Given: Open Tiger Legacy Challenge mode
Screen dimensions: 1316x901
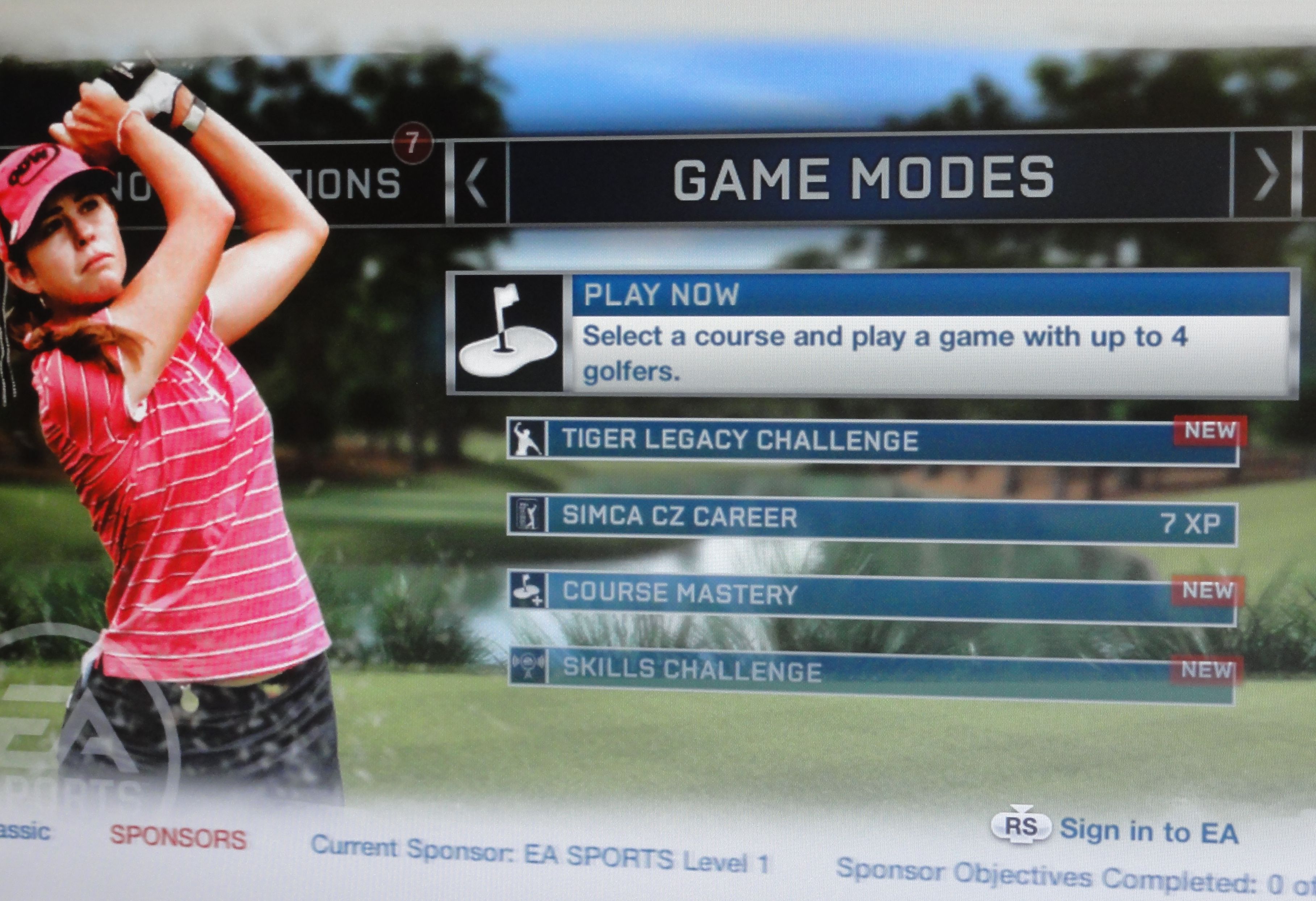Looking at the screenshot, I should [x=872, y=441].
